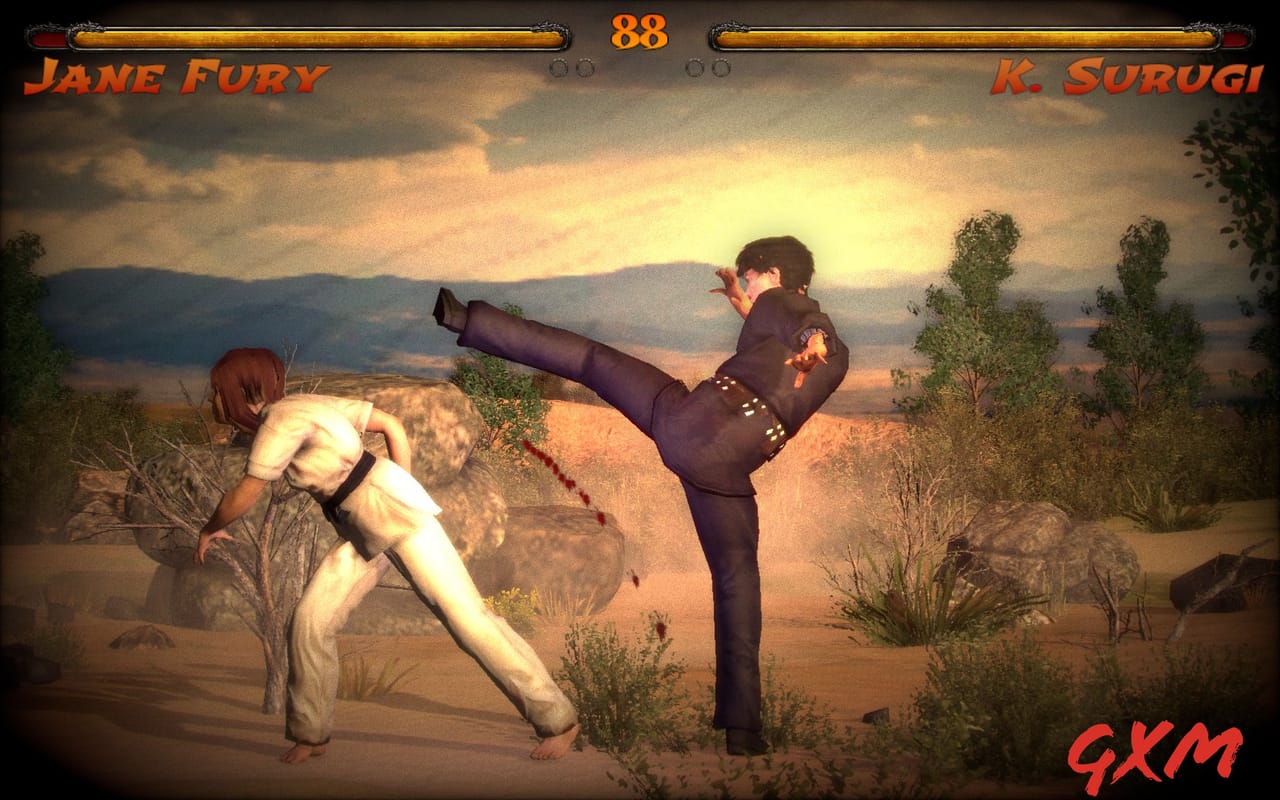
Task: Click K. Surugi's second round-win indicator circle
Action: pyautogui.click(x=722, y=68)
